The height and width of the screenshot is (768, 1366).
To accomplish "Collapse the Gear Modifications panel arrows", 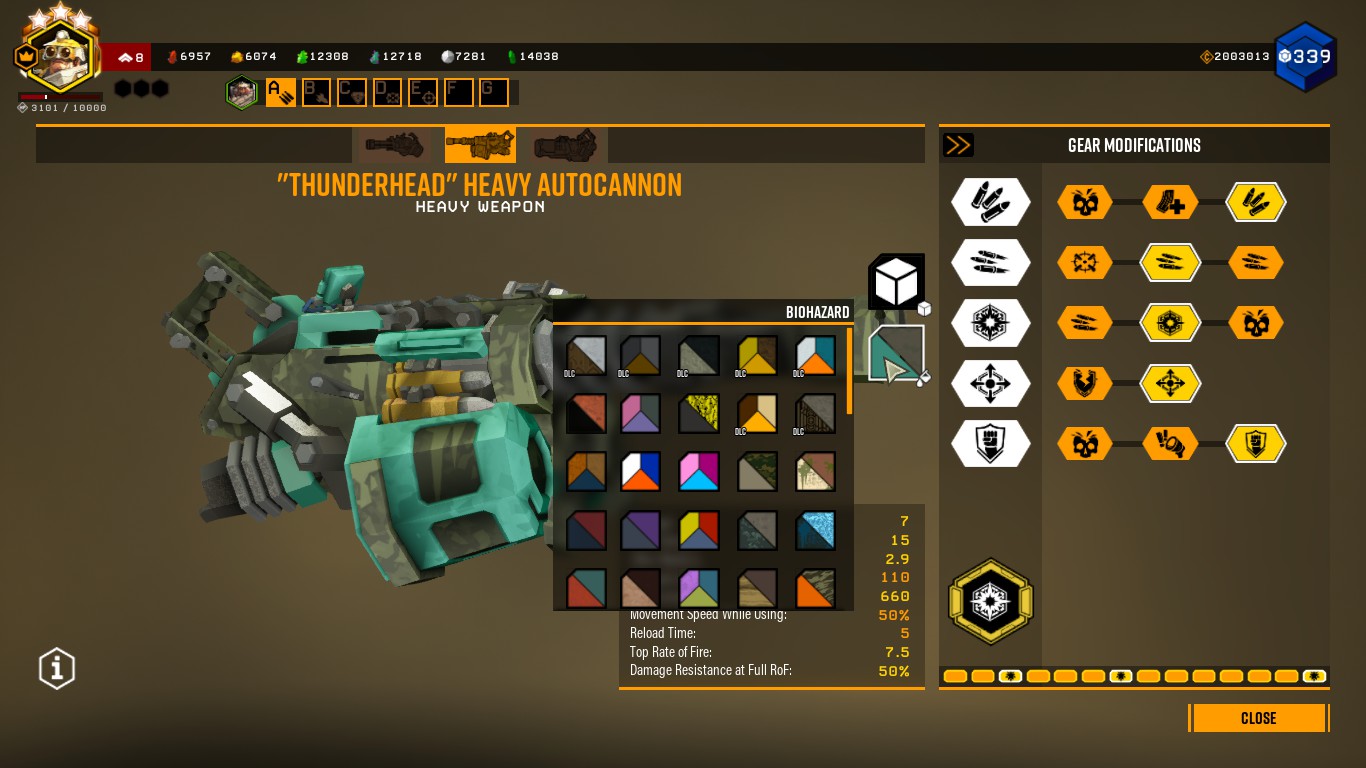I will tap(957, 146).
